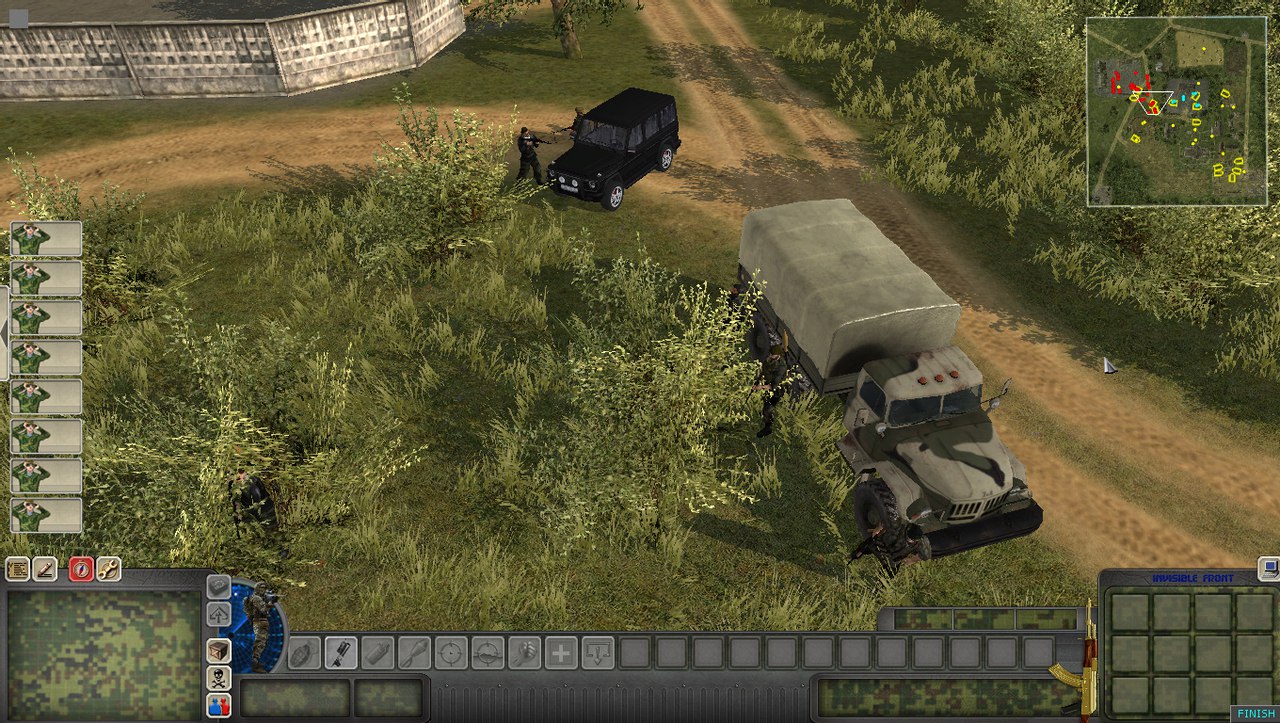Toggle the blue and red team icon
The image size is (1280, 723).
click(218, 705)
